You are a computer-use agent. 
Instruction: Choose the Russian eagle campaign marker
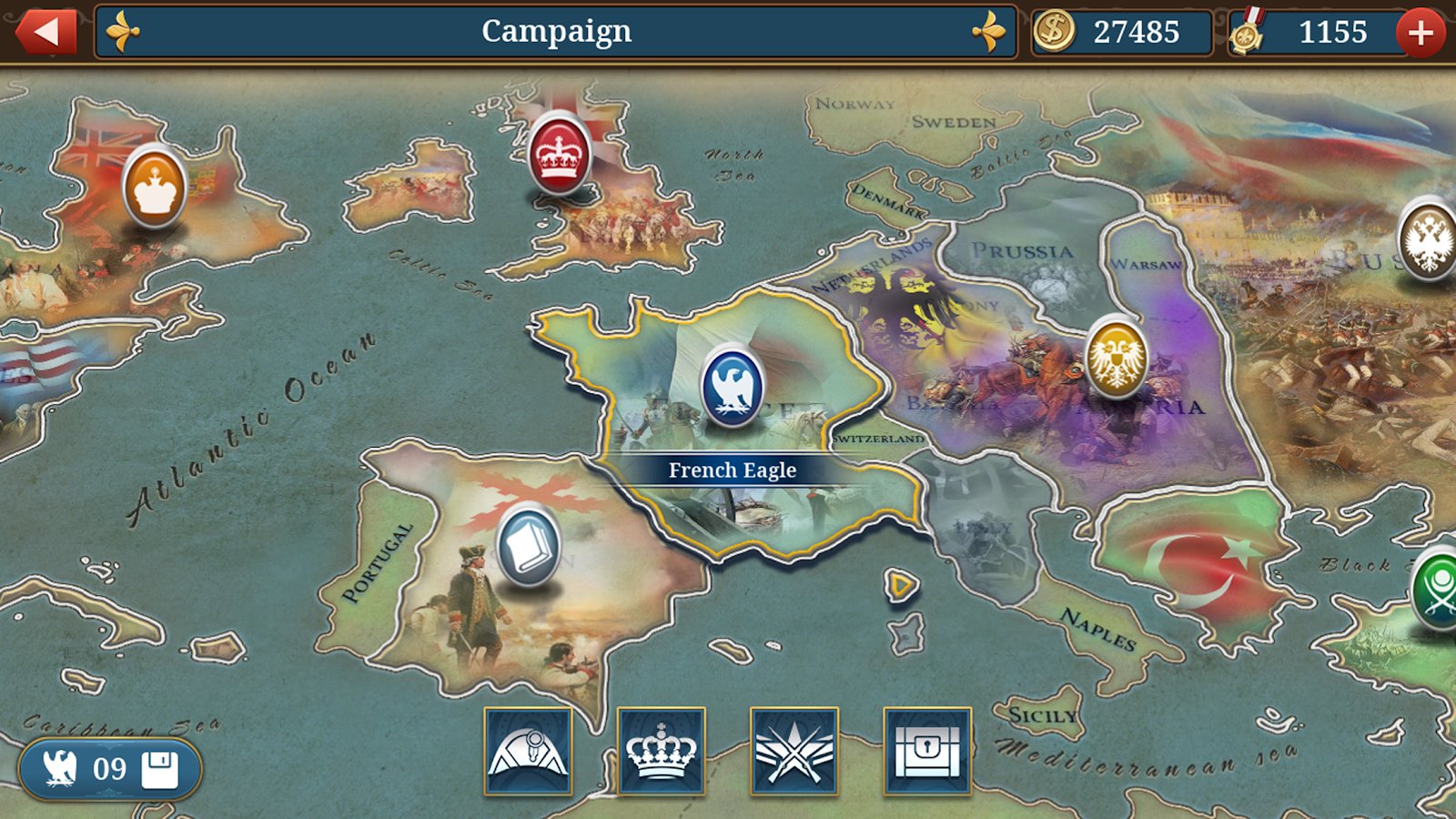1426,239
